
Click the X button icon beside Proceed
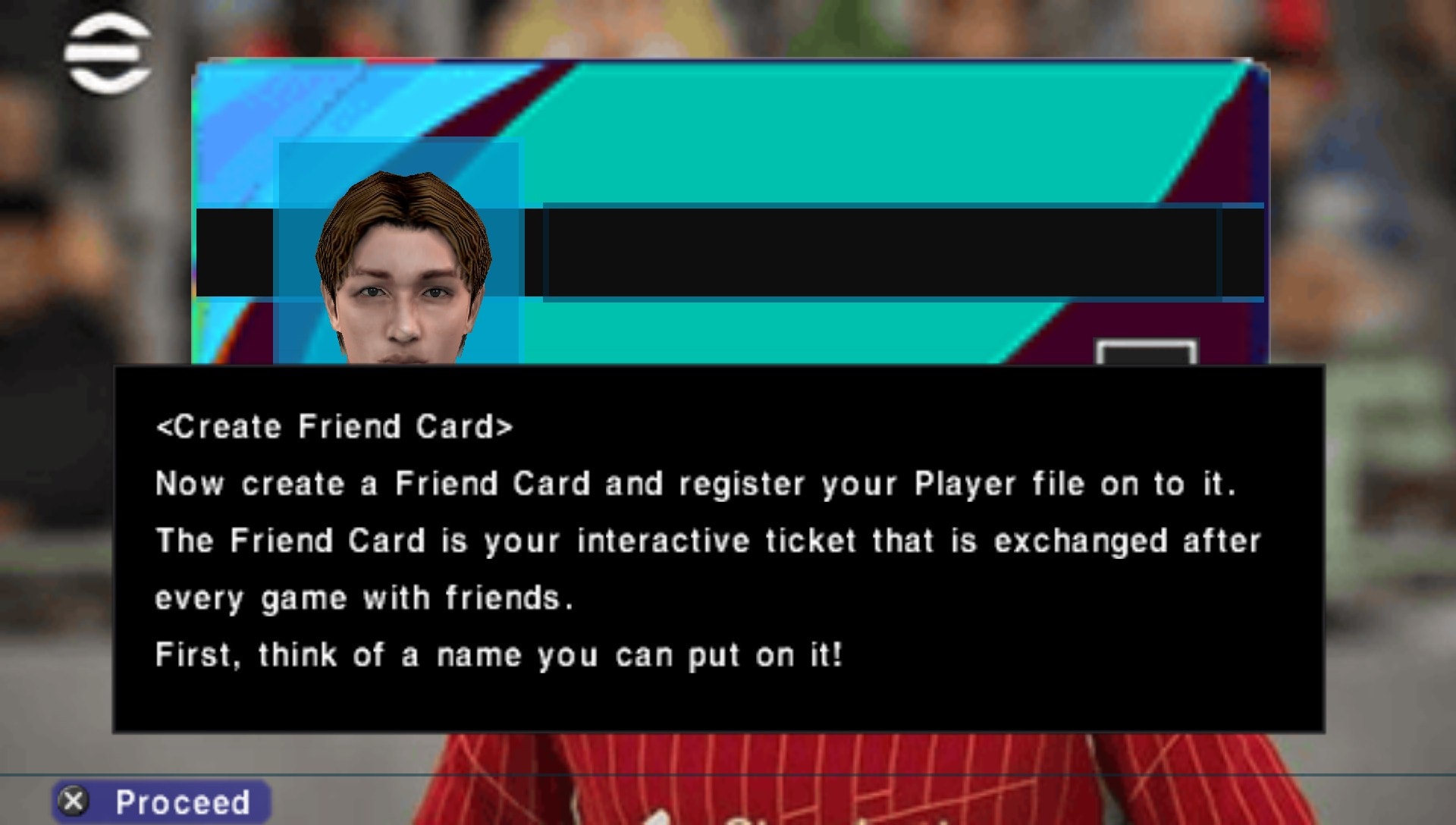click(72, 801)
